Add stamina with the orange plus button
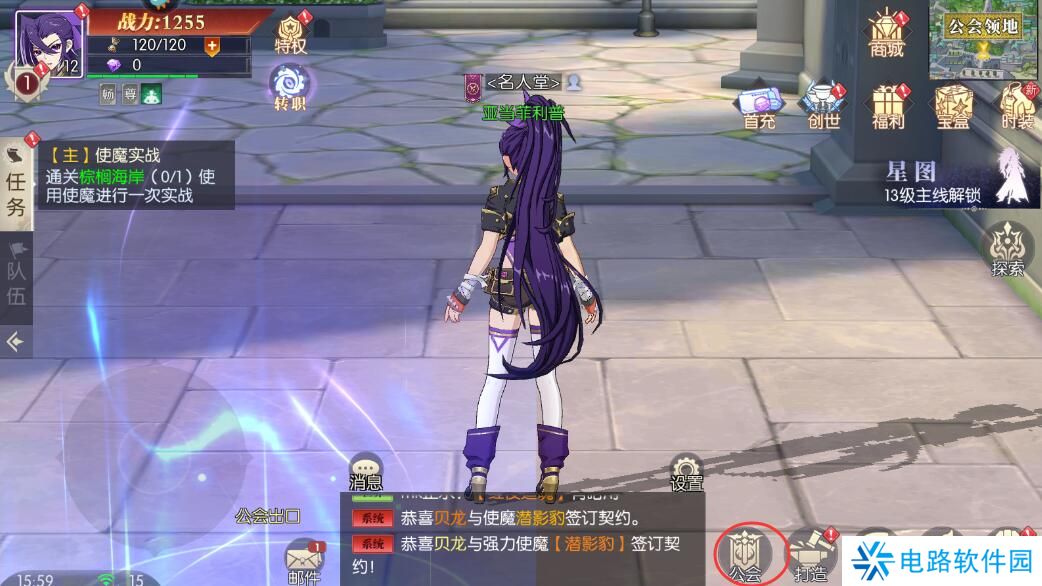The height and width of the screenshot is (586, 1042). [212, 45]
